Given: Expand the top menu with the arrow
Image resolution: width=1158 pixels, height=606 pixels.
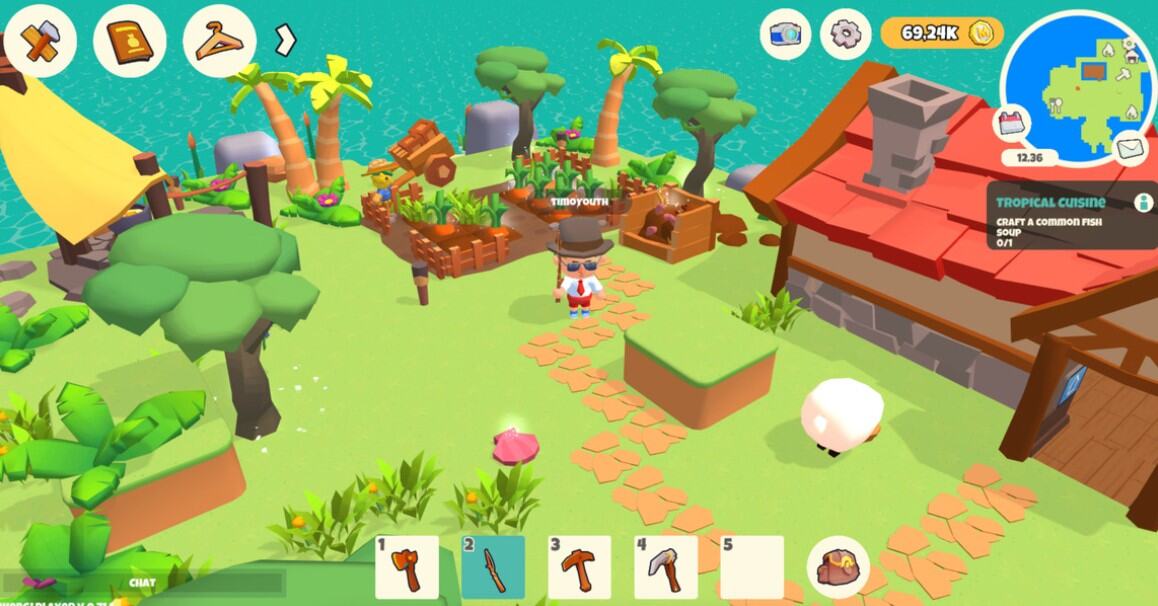Looking at the screenshot, I should click(x=286, y=40).
